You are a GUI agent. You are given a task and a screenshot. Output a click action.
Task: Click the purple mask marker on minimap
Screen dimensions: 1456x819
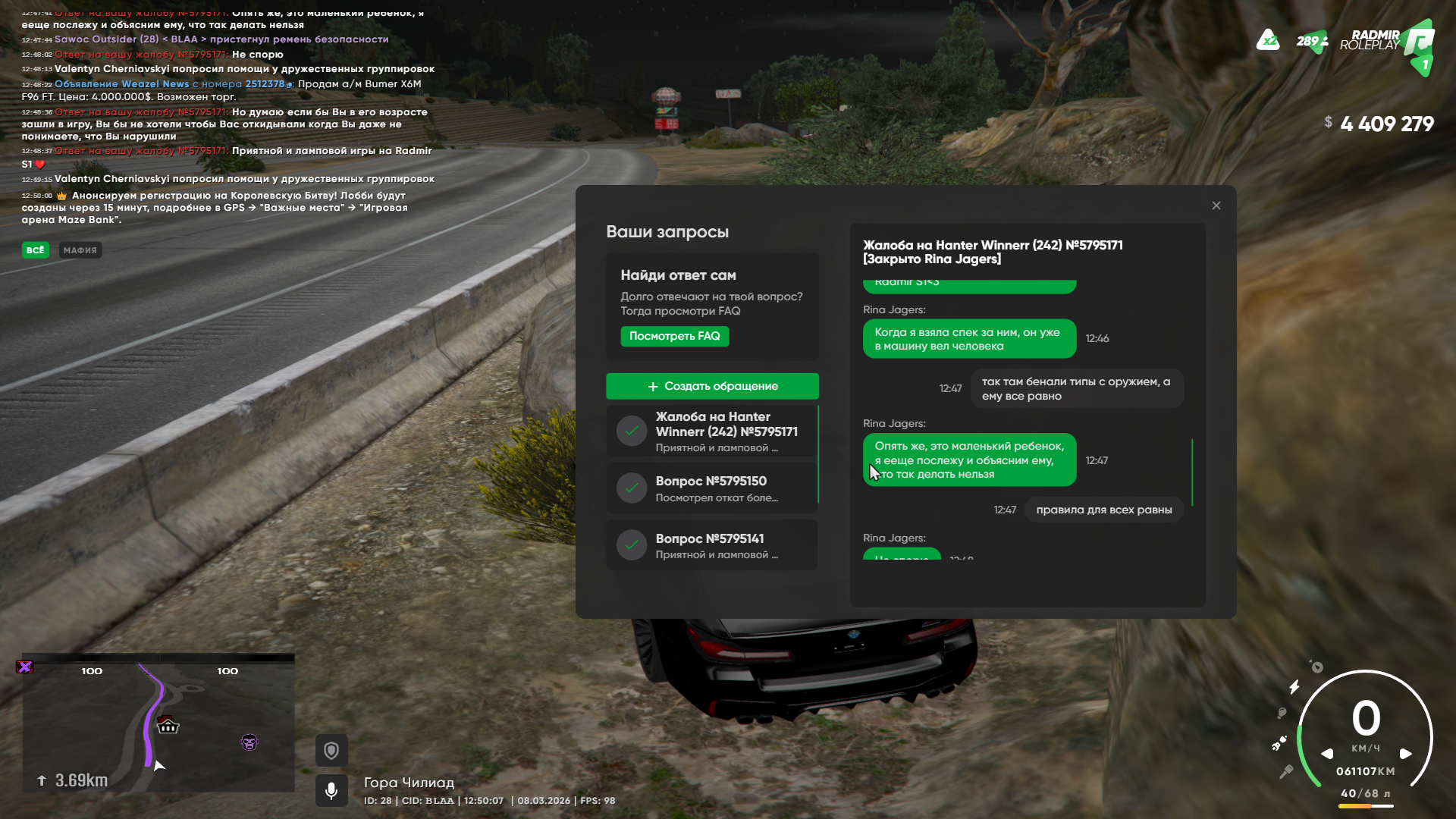click(x=249, y=742)
